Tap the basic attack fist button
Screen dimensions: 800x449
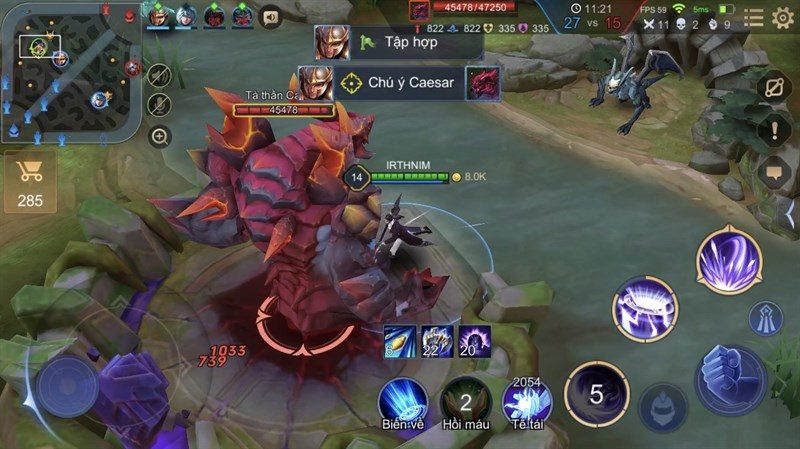pos(730,380)
